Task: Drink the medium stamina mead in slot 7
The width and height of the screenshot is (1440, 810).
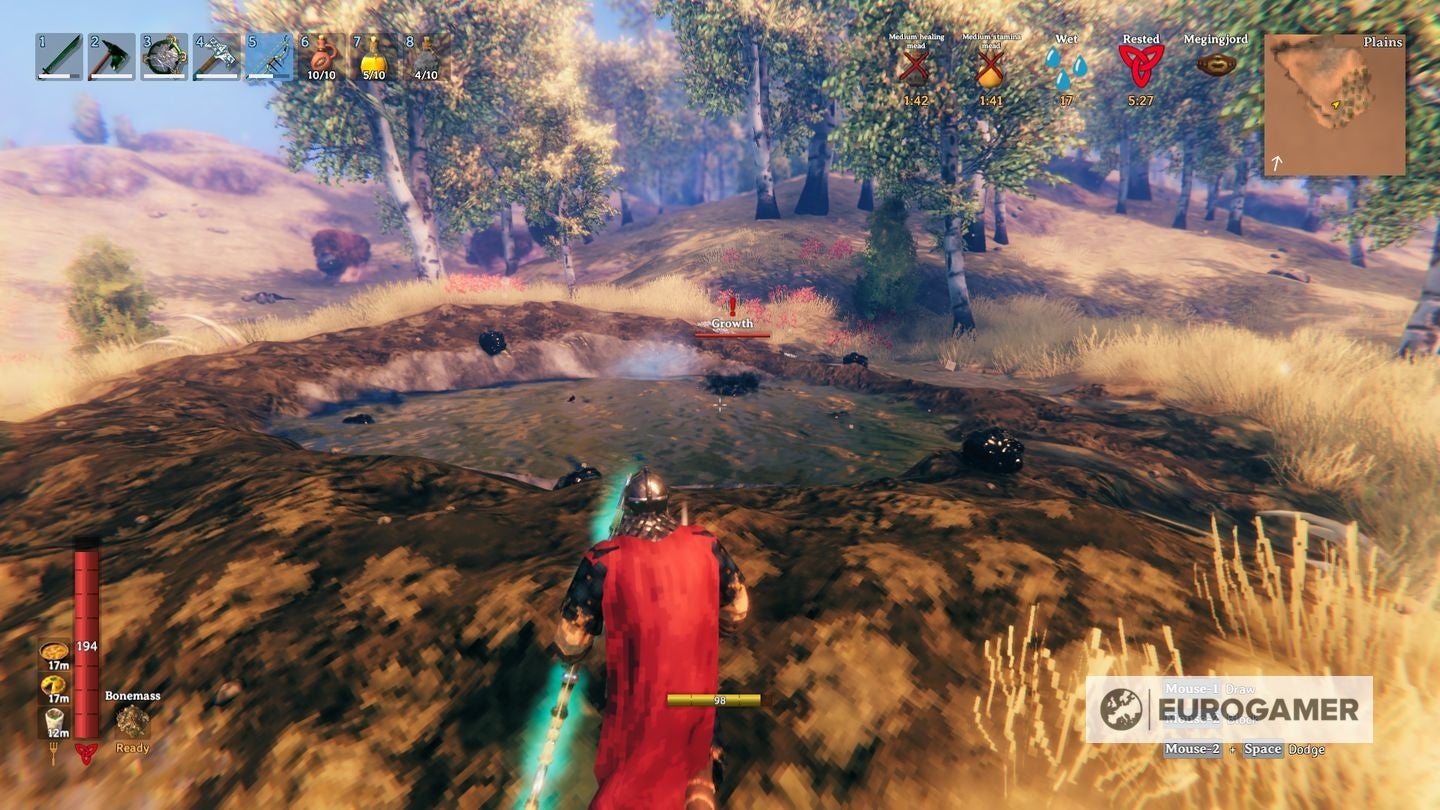Action: (372, 58)
